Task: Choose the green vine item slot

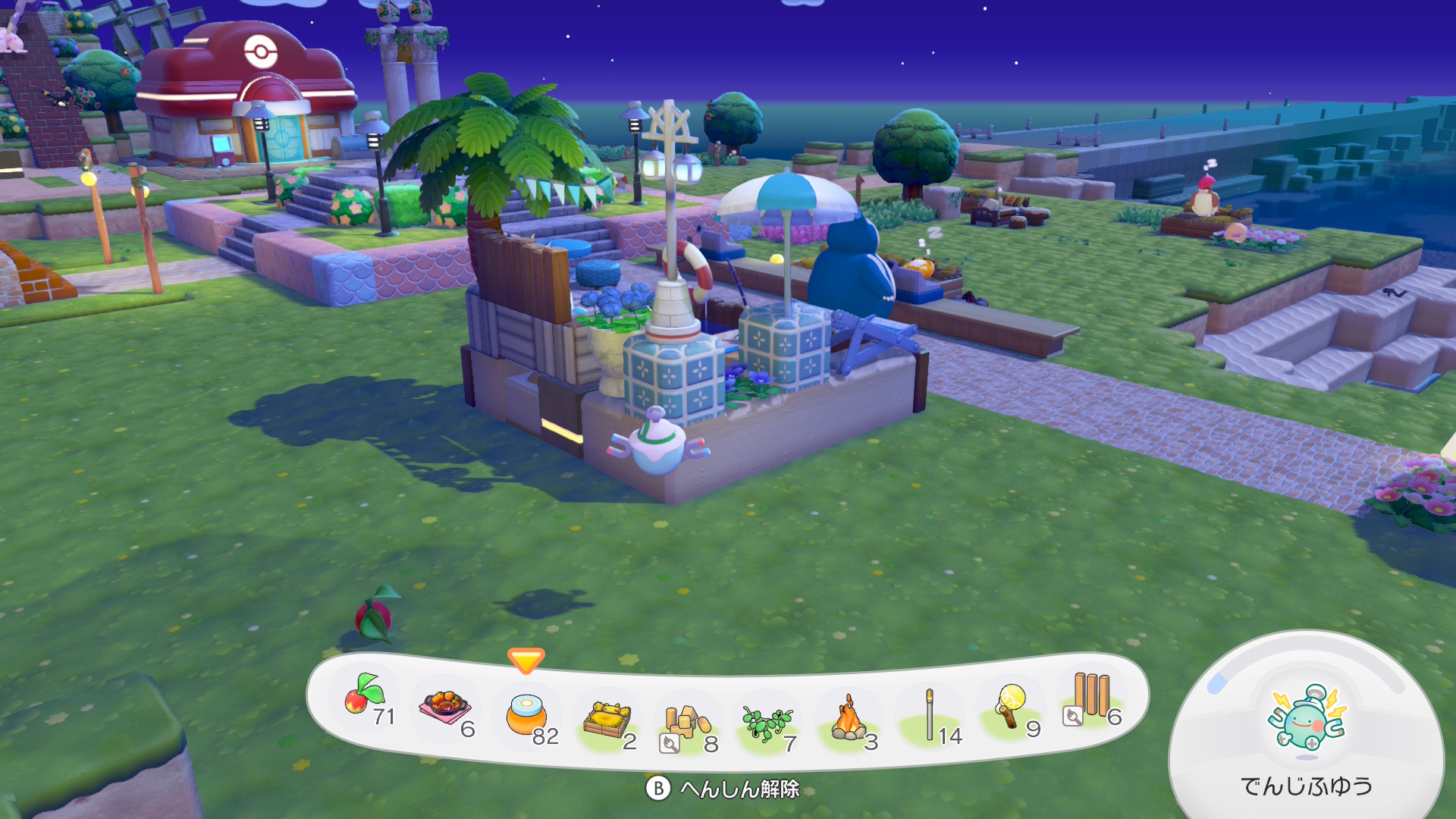Action: 767,723
